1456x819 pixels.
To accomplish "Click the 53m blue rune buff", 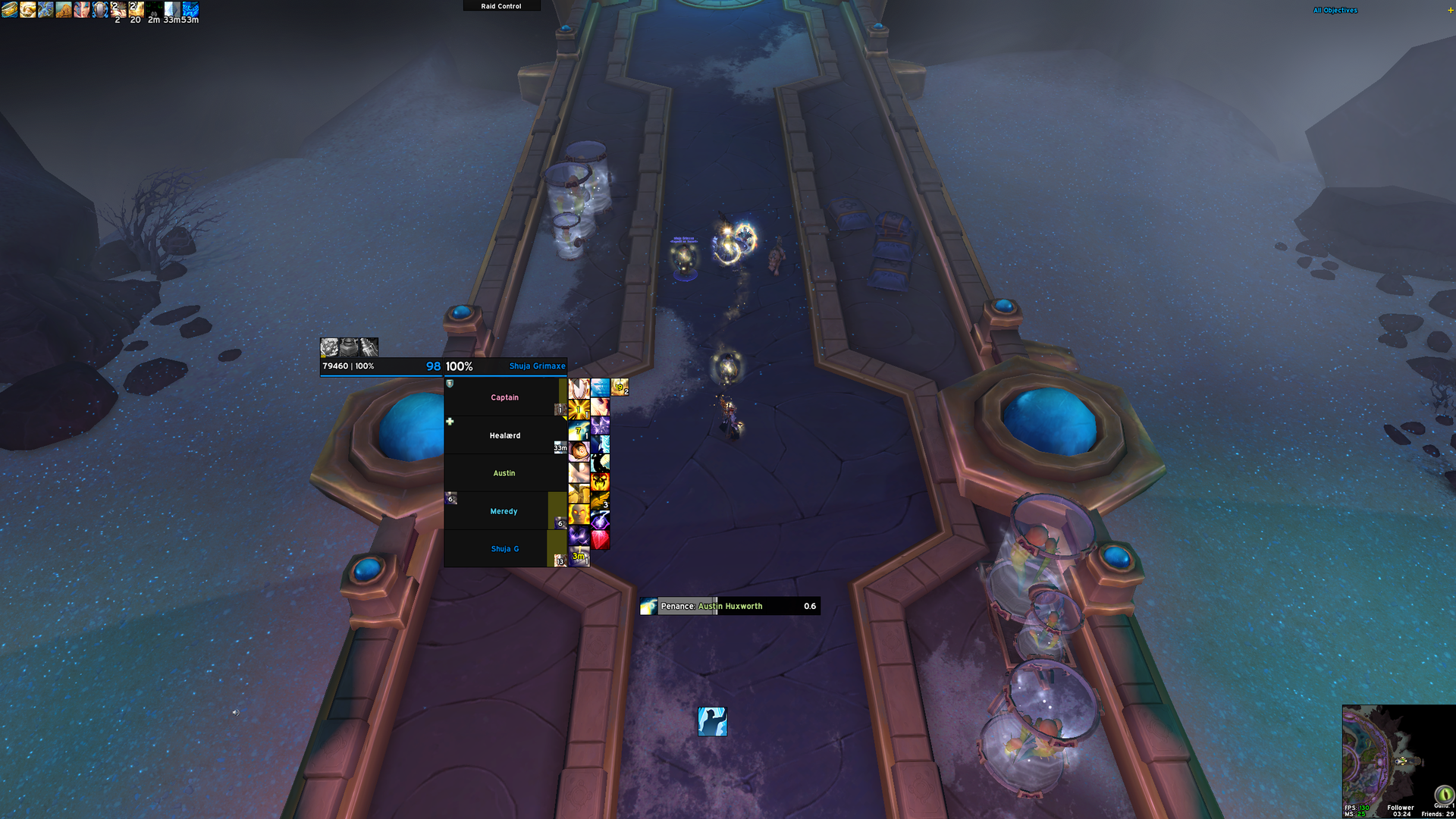I will click(190, 9).
